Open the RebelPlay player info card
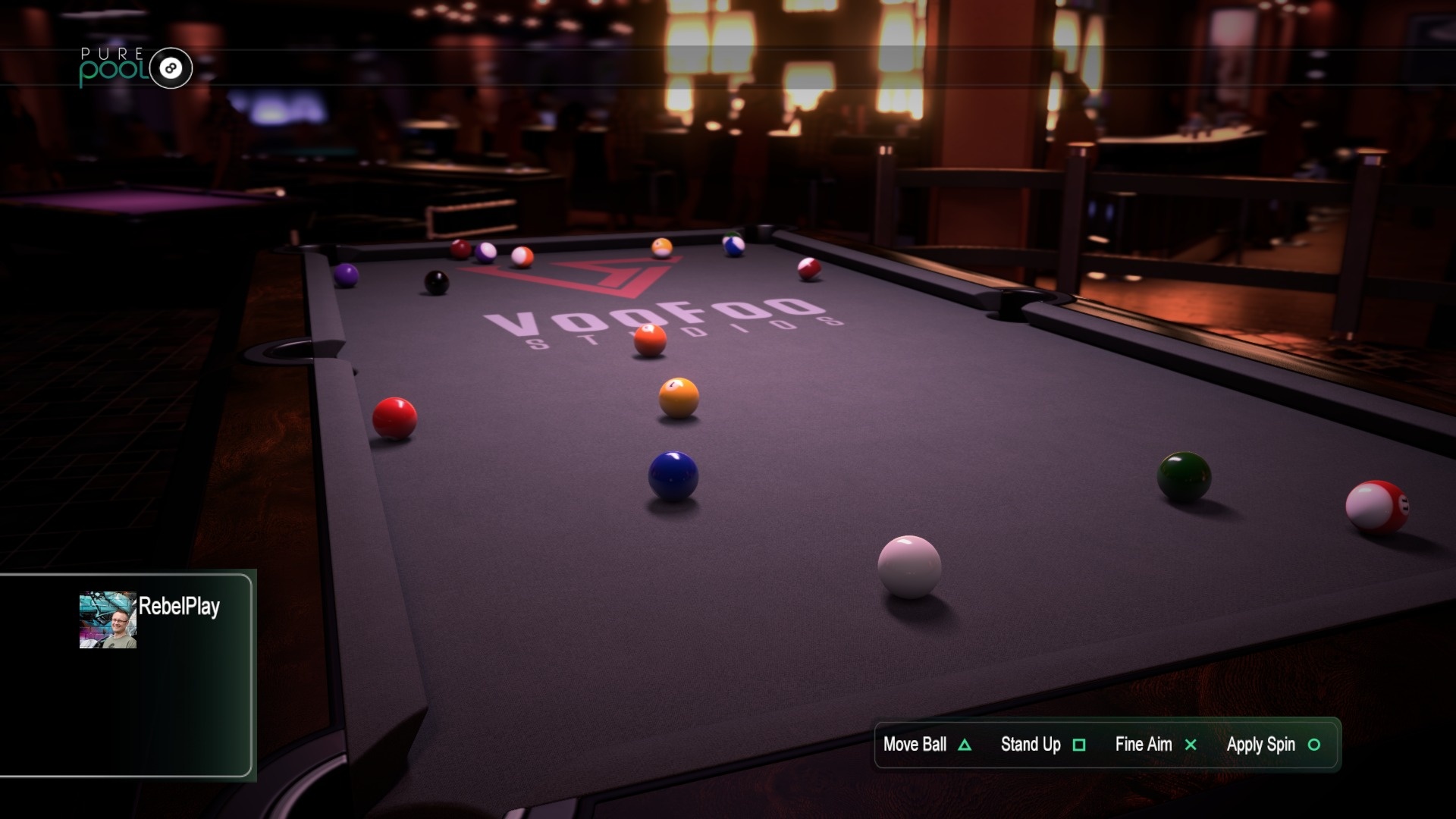Viewport: 1456px width, 819px height. (129, 675)
